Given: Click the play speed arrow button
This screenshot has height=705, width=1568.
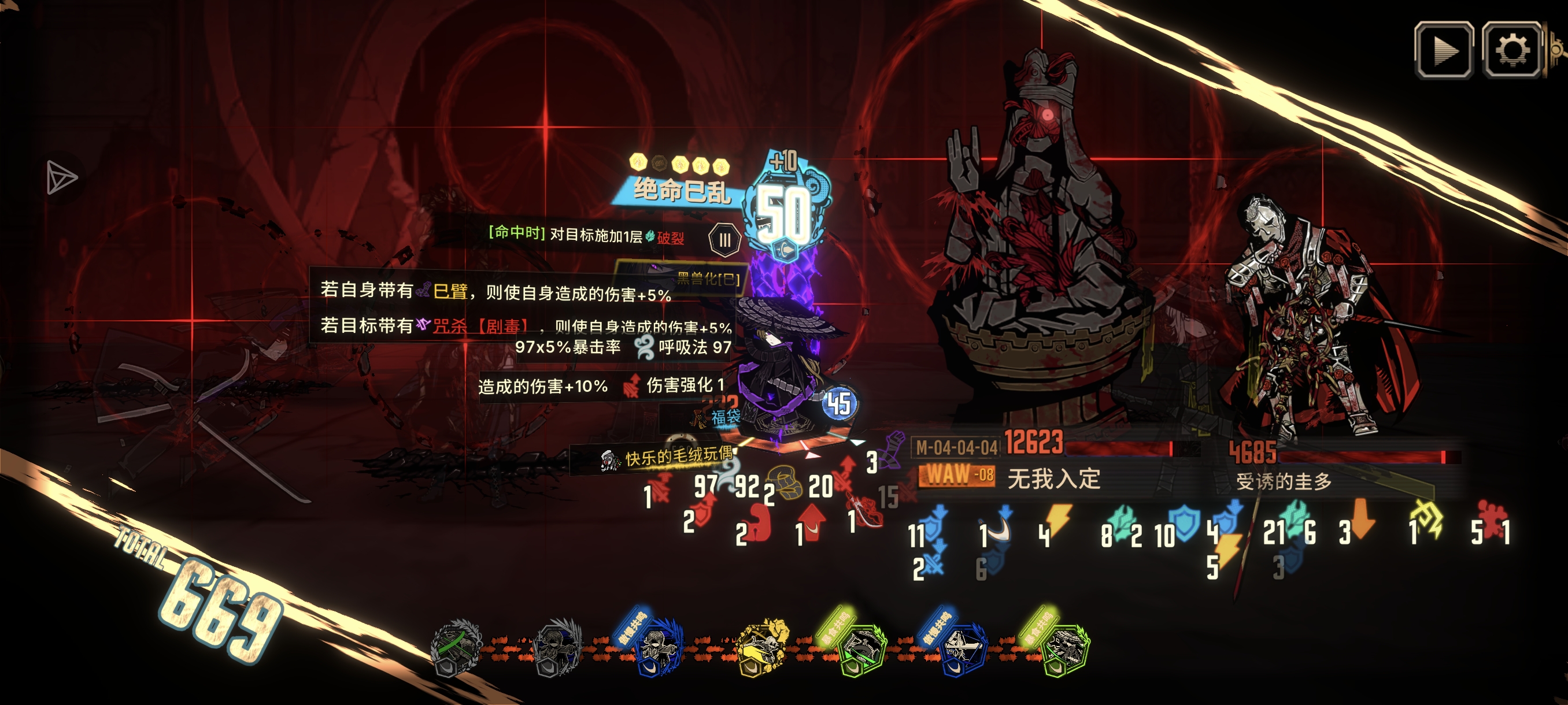Looking at the screenshot, I should pos(1443,50).
